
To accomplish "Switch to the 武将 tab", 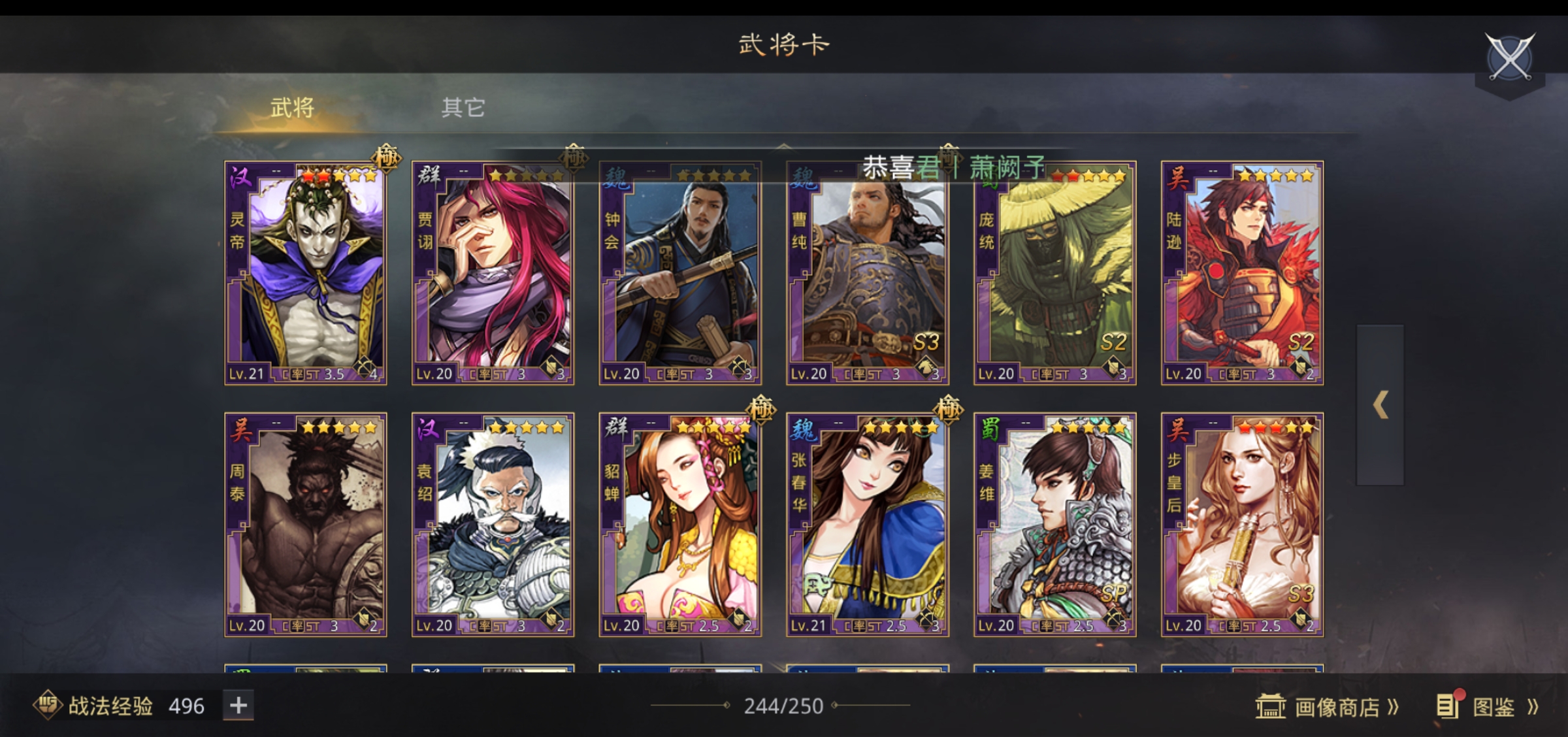I will tap(292, 108).
